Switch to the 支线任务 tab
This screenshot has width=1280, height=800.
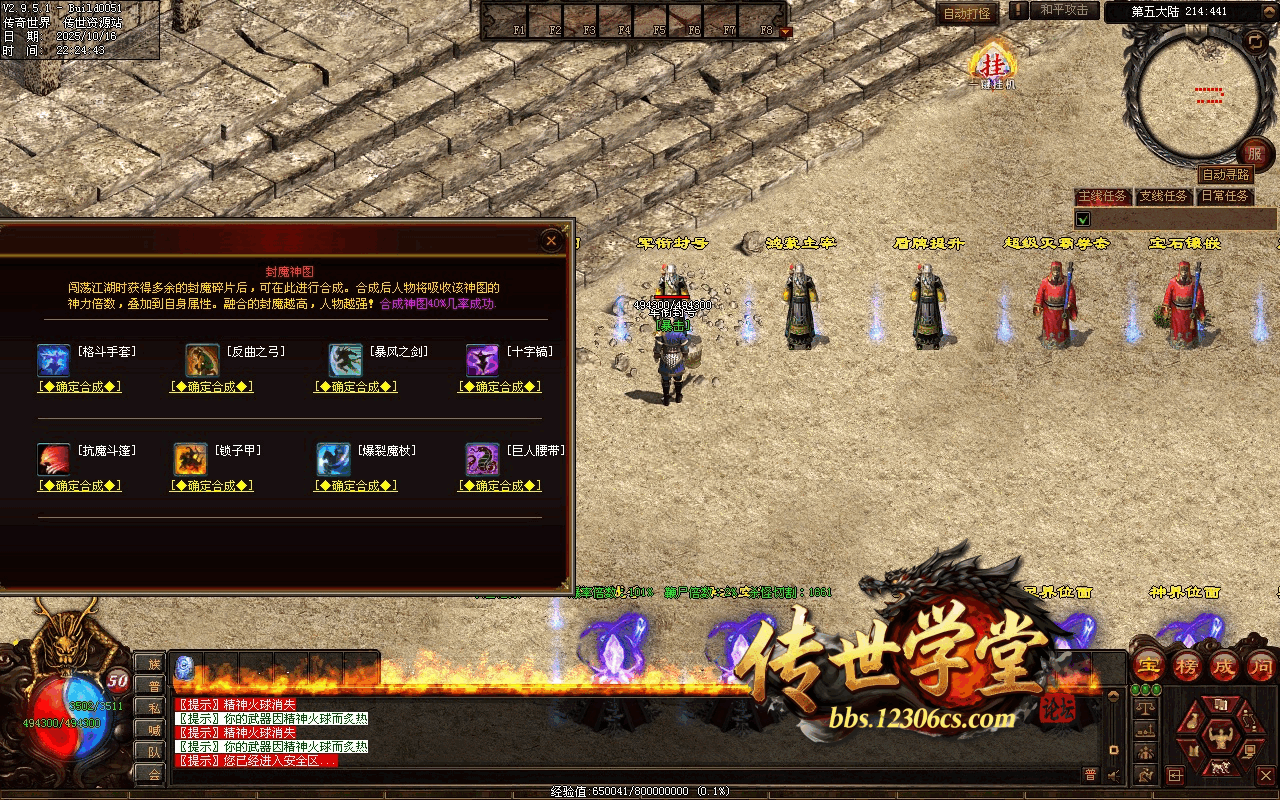coord(1164,197)
